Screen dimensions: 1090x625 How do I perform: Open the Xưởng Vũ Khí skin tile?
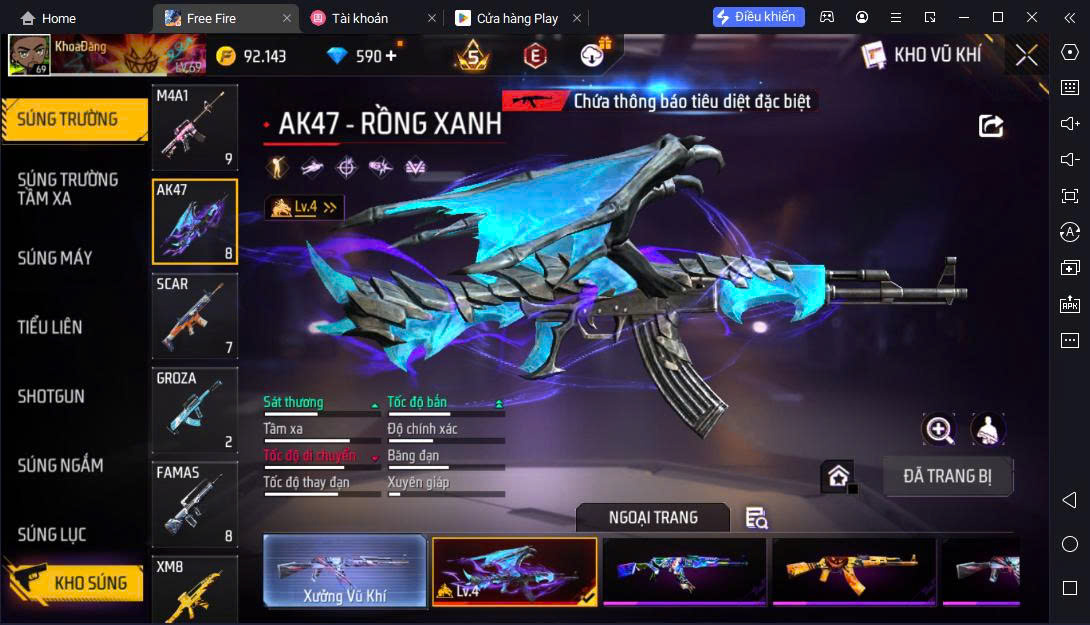pyautogui.click(x=345, y=572)
